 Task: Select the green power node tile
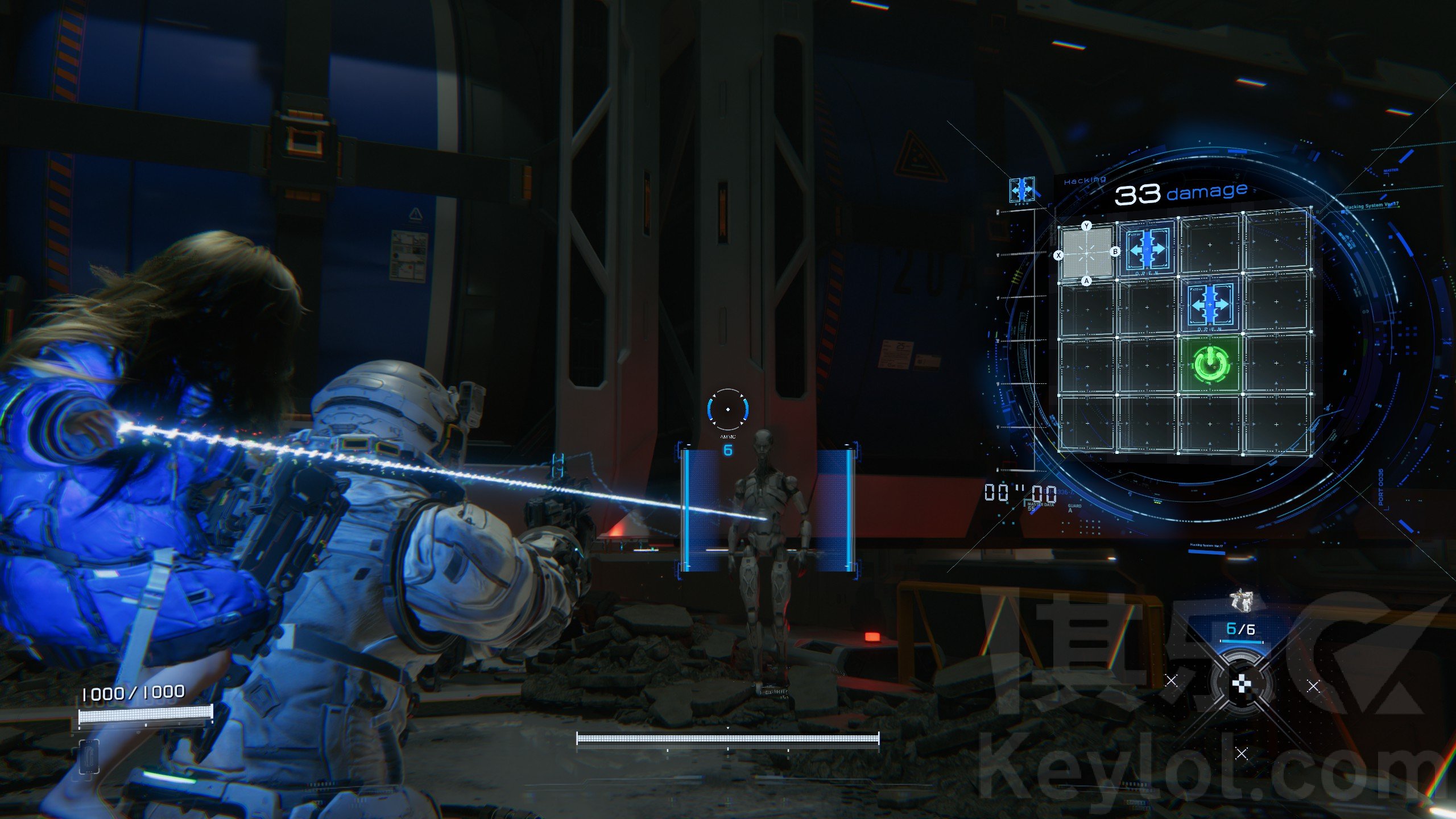tap(1210, 364)
